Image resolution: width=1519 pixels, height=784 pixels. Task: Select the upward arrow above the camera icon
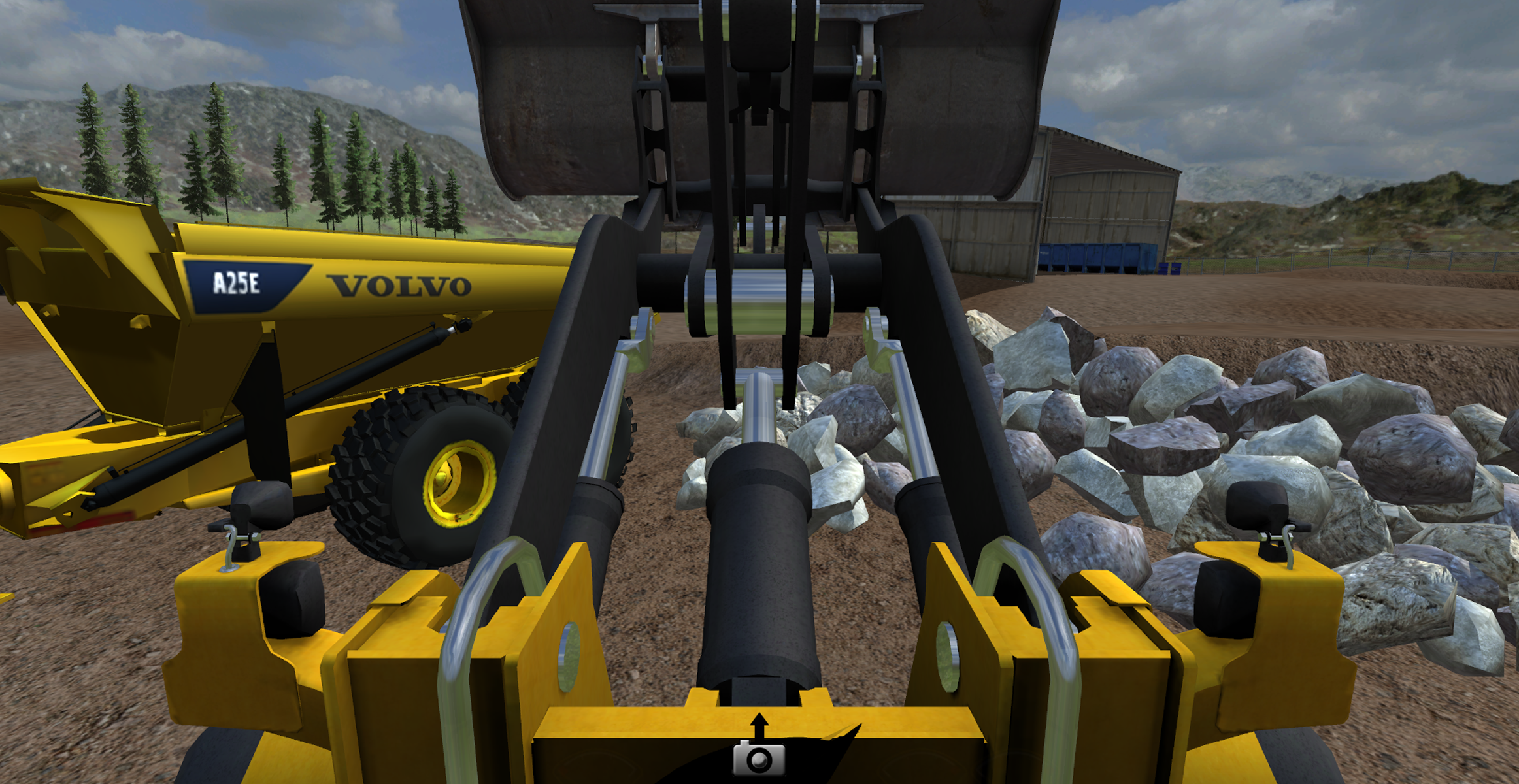760,724
